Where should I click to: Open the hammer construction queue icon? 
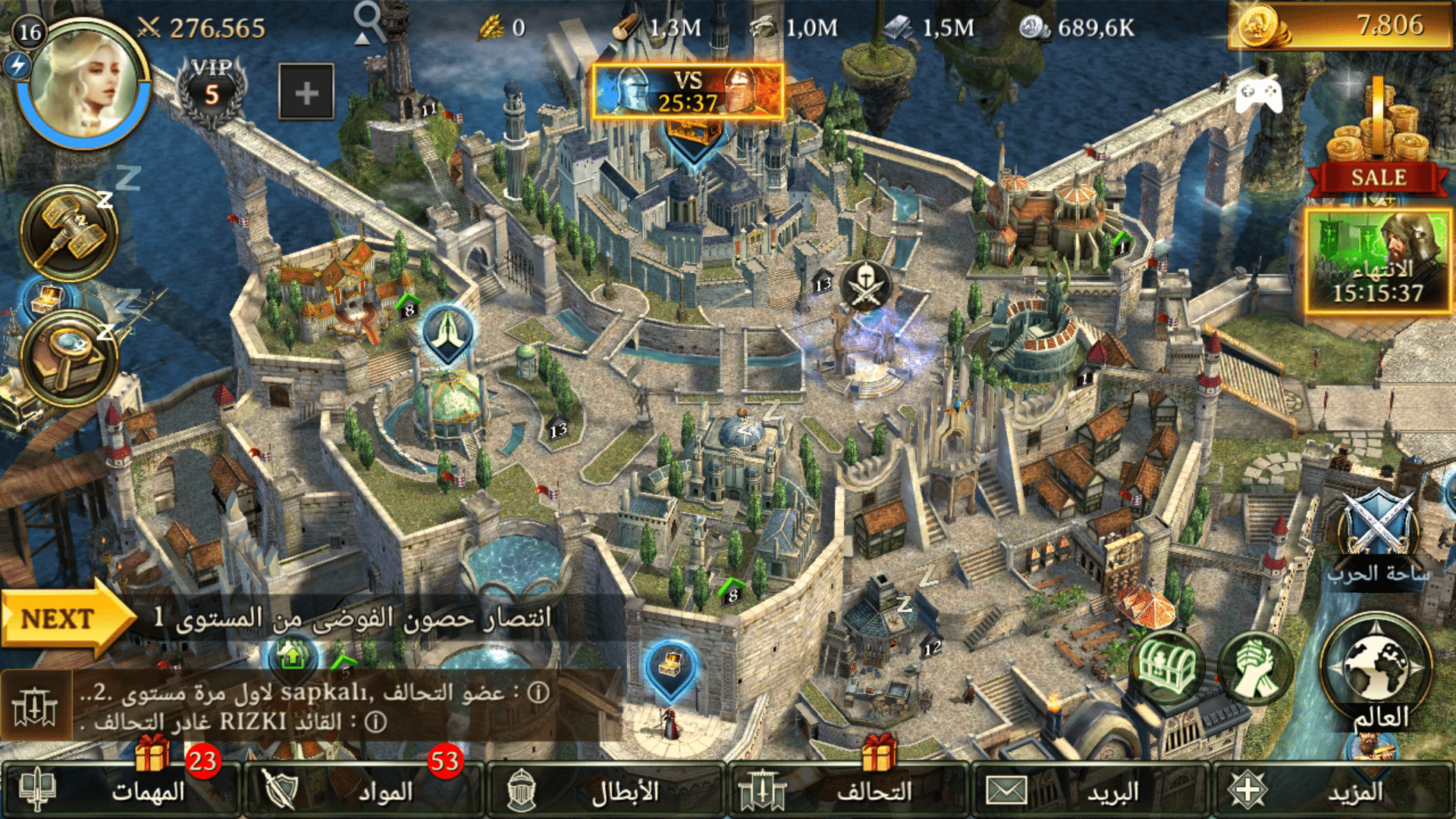(x=70, y=232)
